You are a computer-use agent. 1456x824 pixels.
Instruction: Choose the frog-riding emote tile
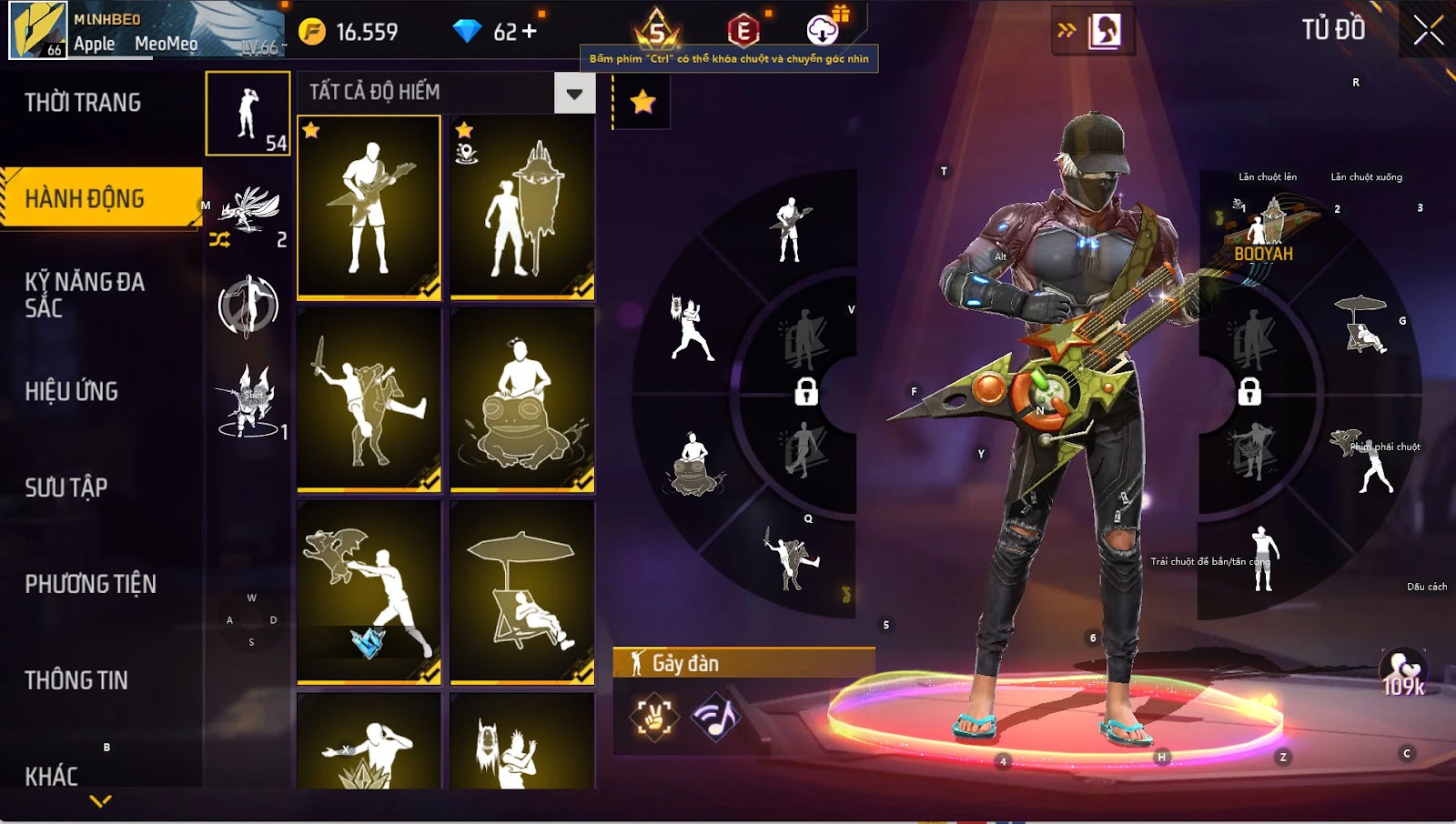[x=522, y=400]
